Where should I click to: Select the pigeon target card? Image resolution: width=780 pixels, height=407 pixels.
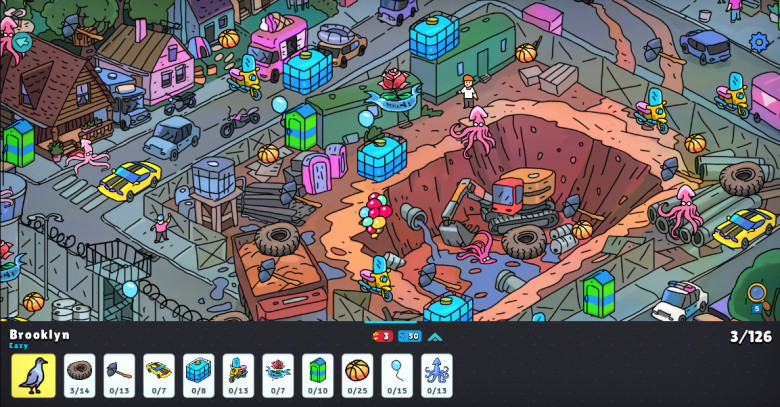pos(33,375)
